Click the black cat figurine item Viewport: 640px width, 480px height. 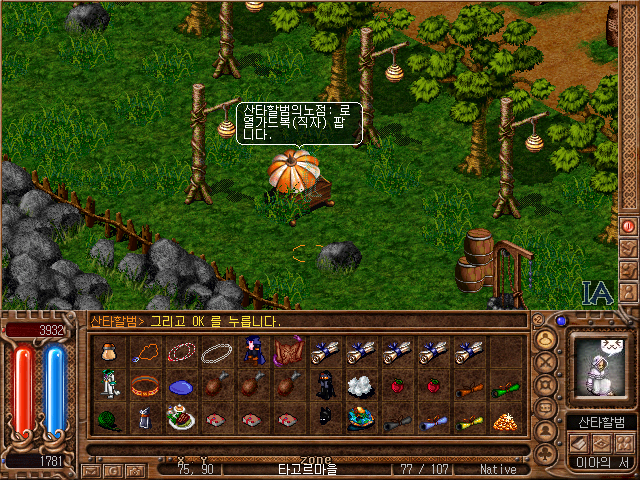pos(324,420)
